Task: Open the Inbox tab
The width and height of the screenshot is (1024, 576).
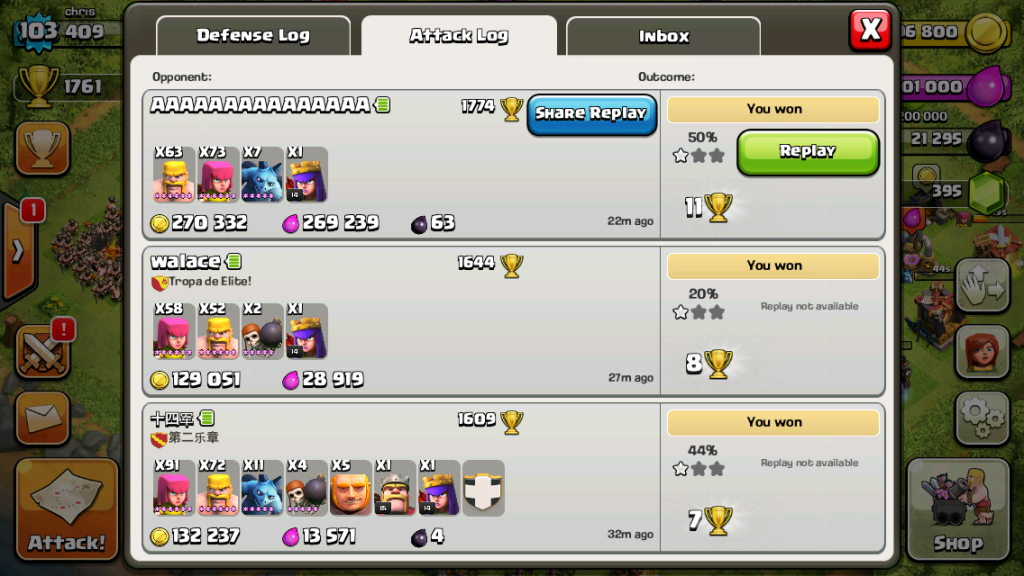Action: (x=663, y=37)
